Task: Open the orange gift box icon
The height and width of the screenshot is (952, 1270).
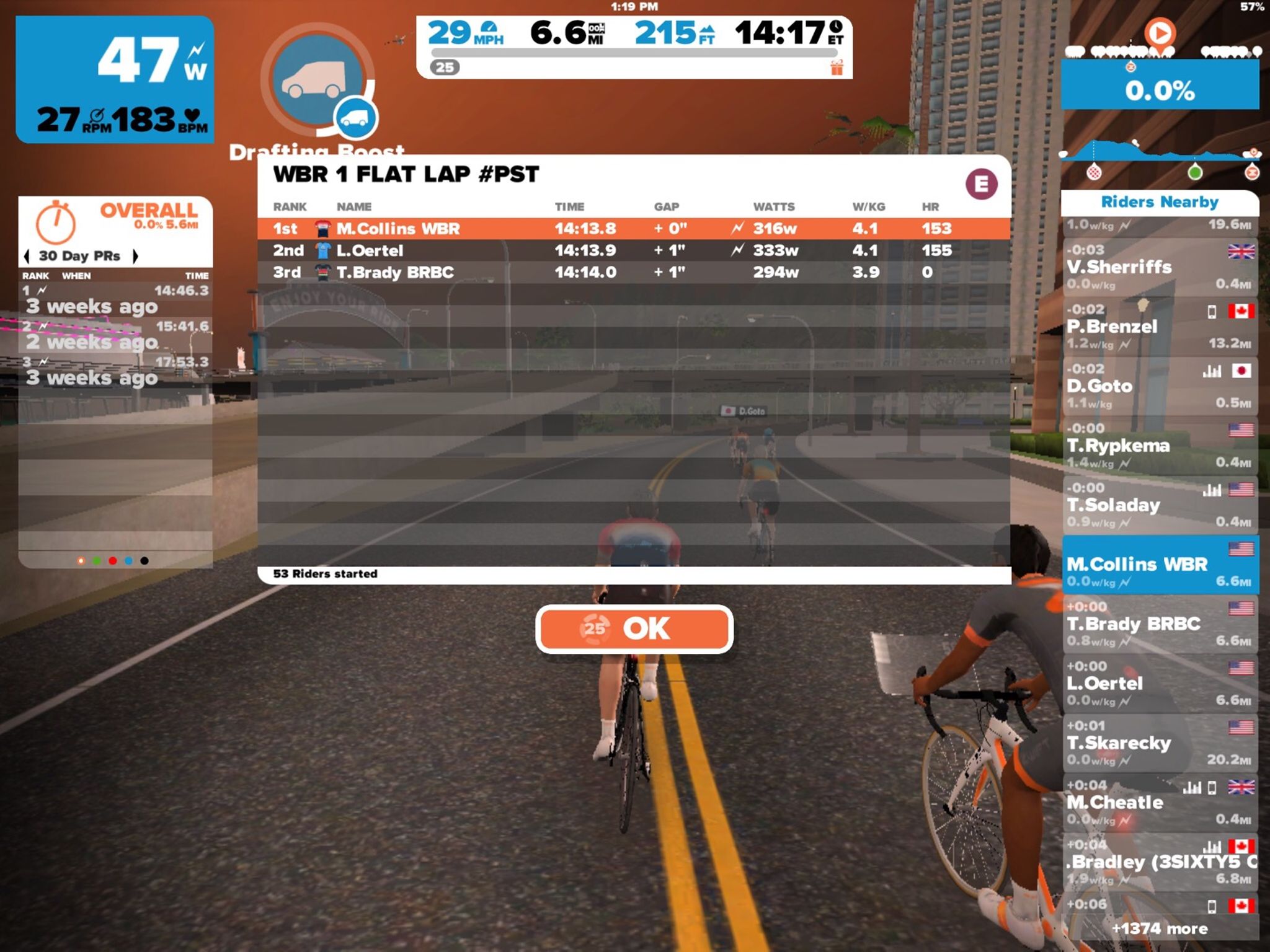Action: click(x=837, y=68)
